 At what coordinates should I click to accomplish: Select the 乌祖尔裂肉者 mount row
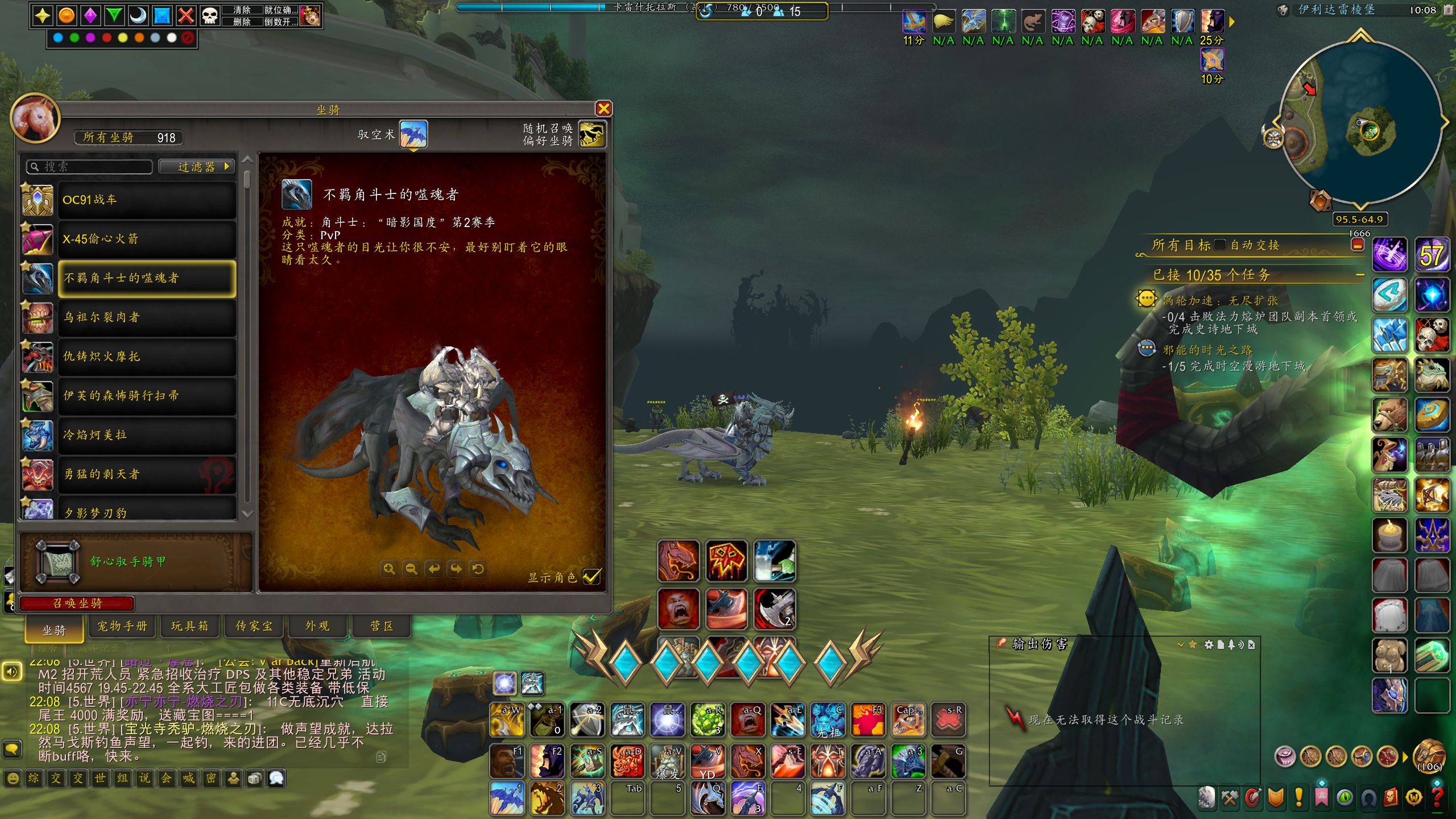pyautogui.click(x=147, y=317)
